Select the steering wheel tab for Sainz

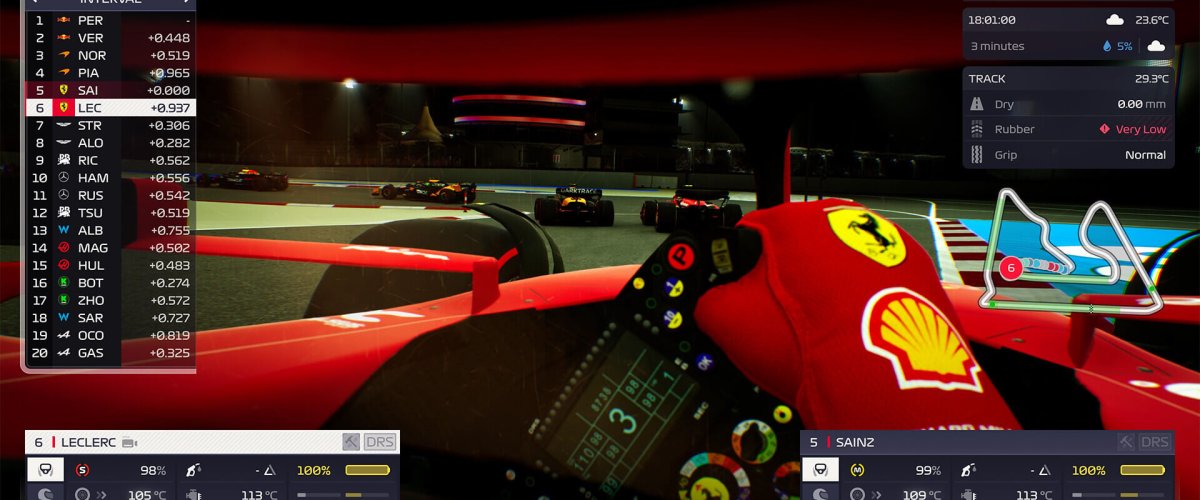[820, 470]
